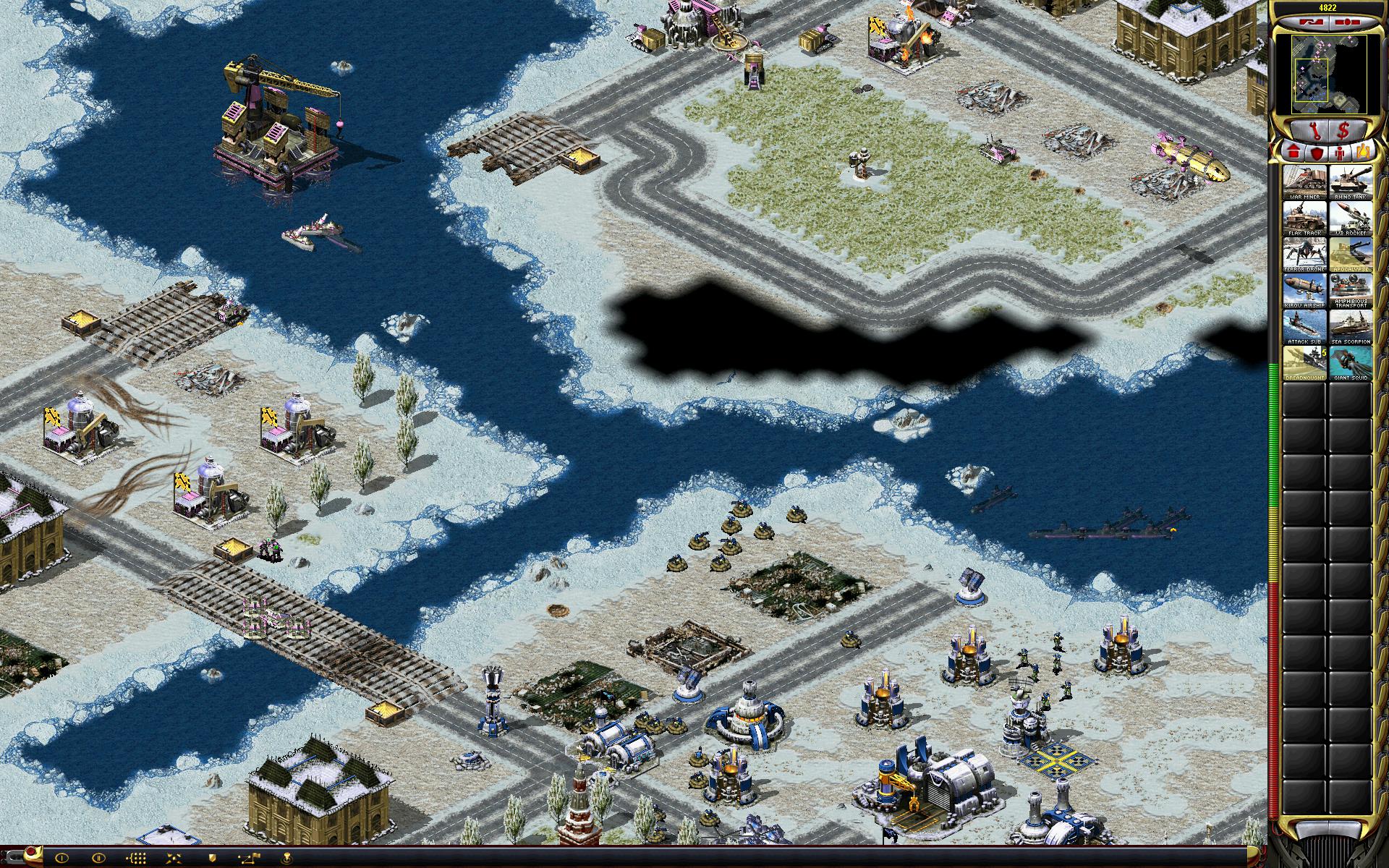Select team one on the command bar

tap(62, 858)
